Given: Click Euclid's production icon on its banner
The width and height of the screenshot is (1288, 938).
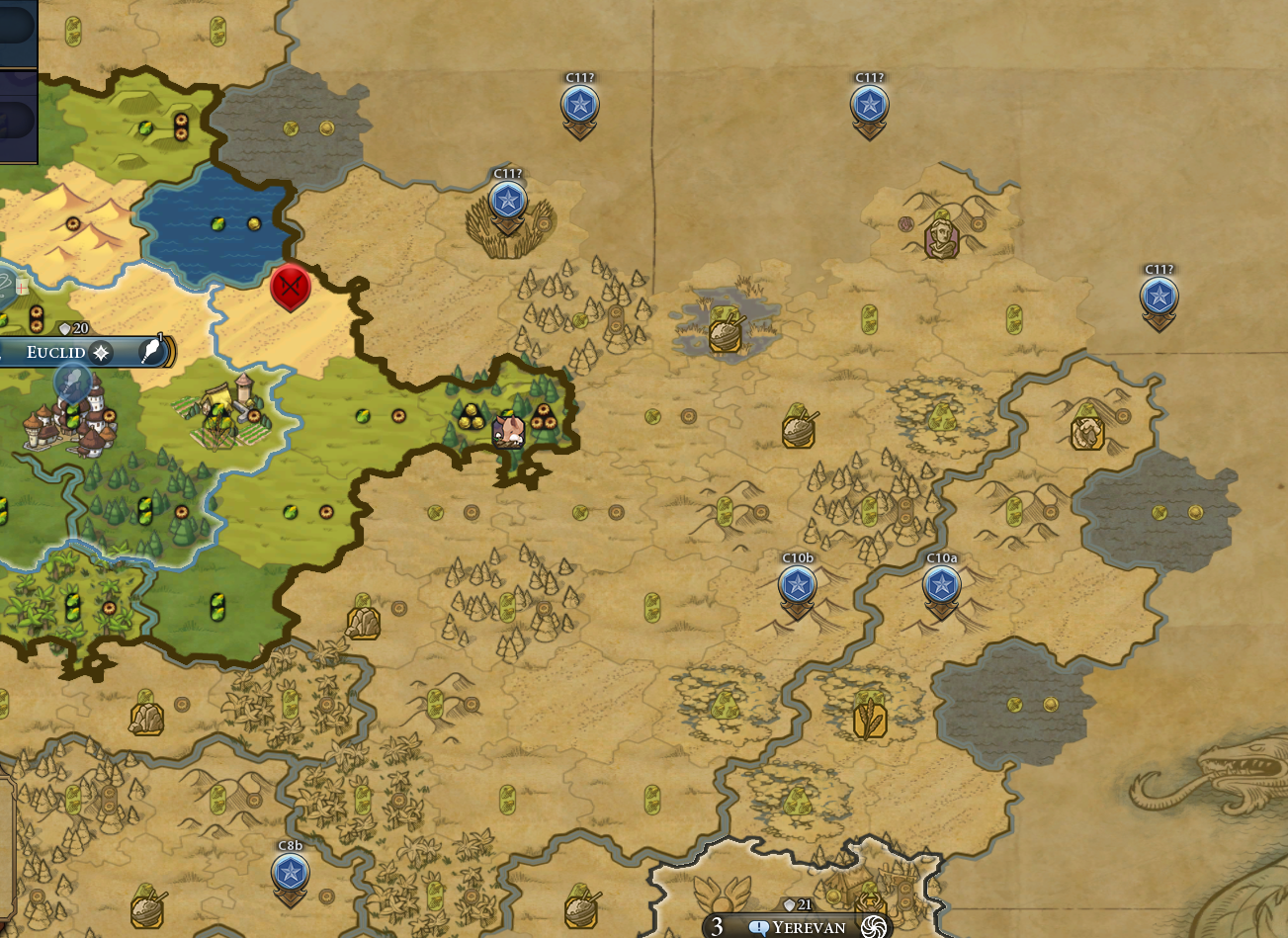Looking at the screenshot, I should (x=152, y=351).
